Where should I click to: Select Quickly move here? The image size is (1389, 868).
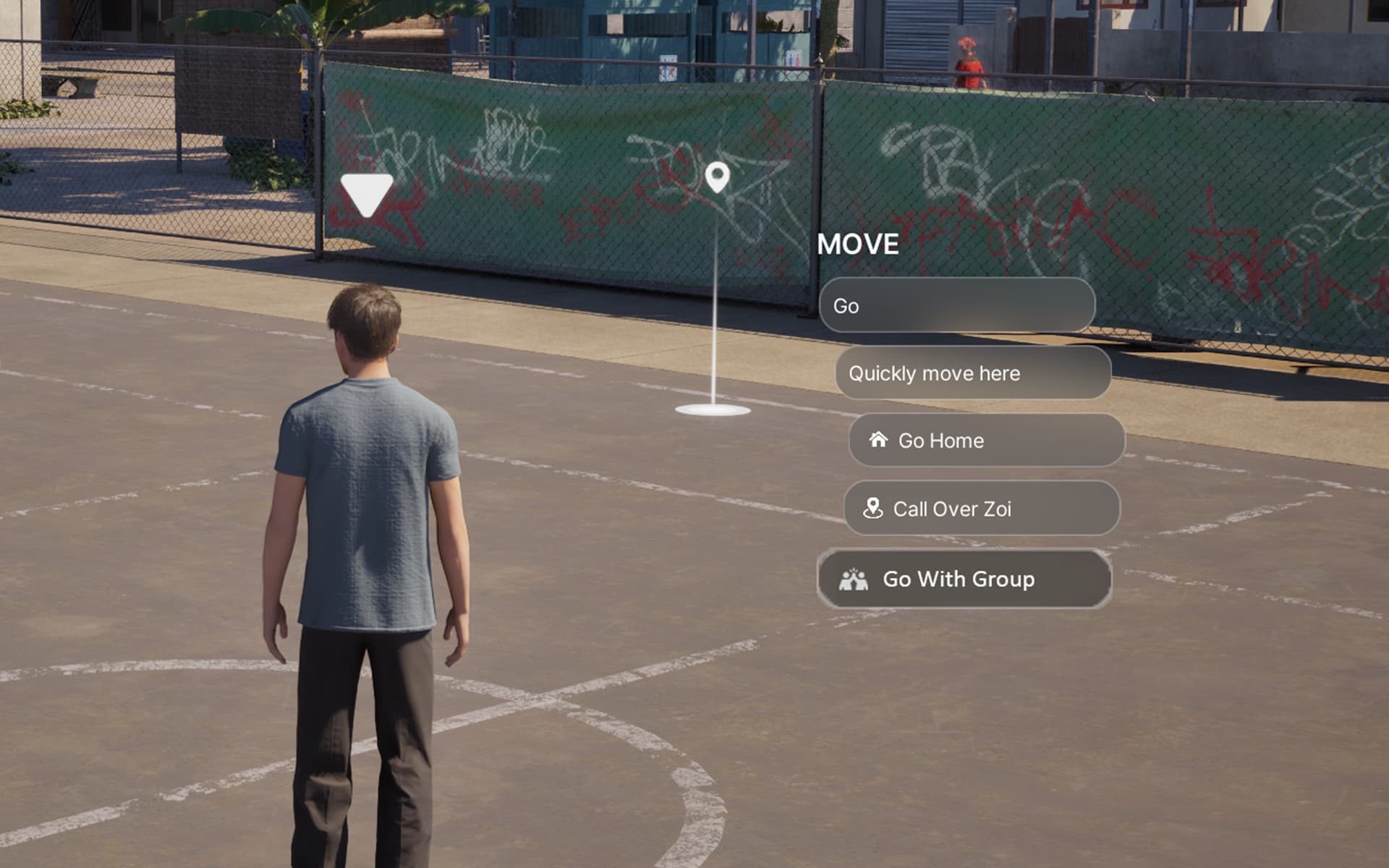[972, 373]
